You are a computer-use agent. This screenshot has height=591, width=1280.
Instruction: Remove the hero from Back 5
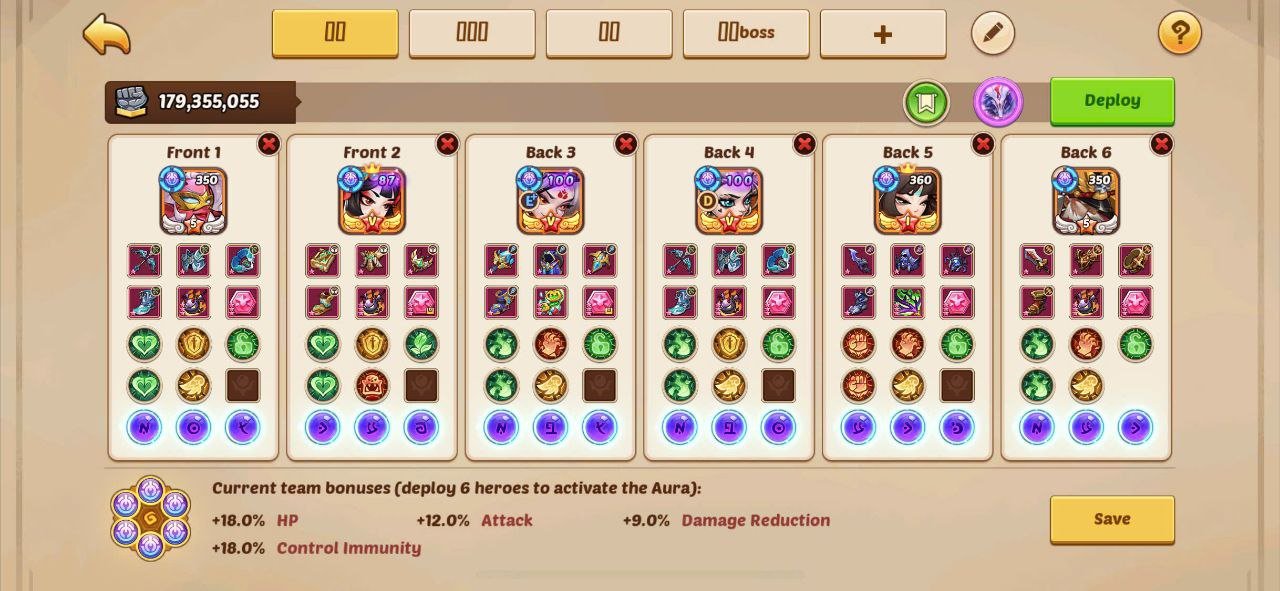point(983,144)
